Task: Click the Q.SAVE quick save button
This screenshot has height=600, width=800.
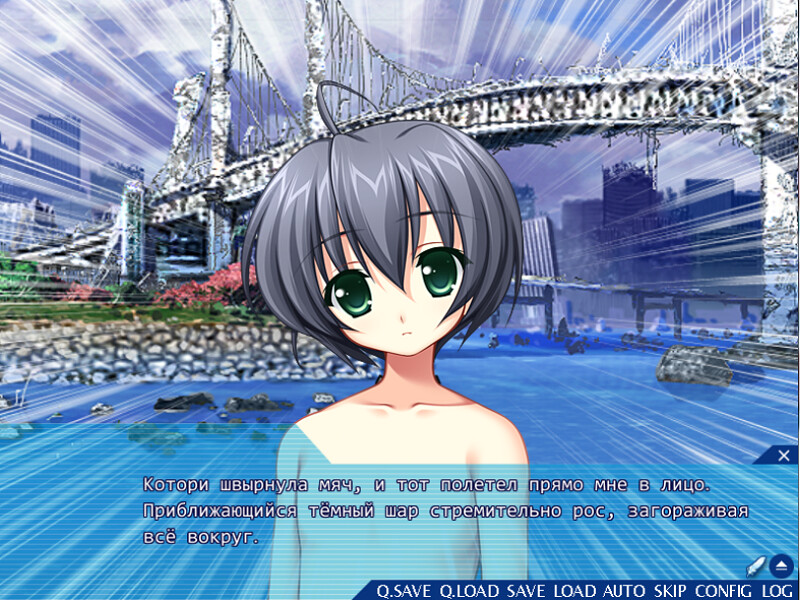Action: [405, 591]
